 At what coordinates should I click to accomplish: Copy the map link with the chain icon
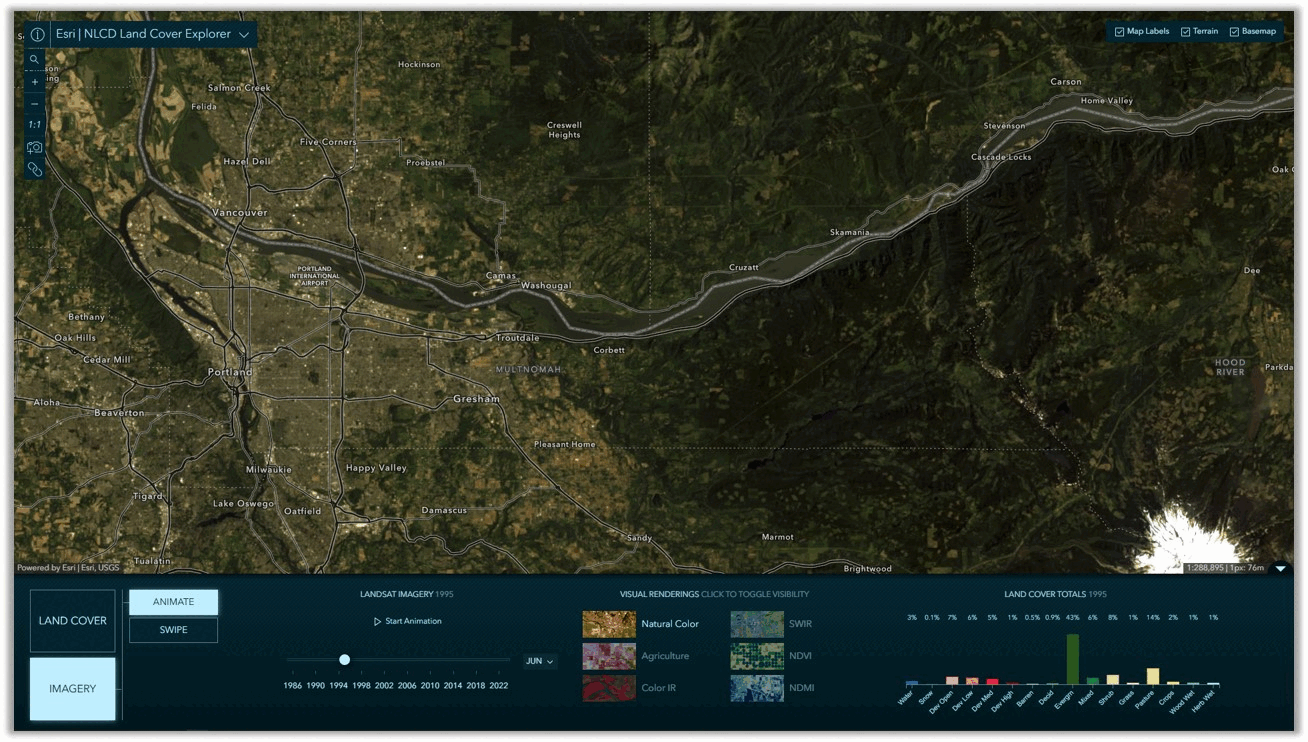(x=35, y=169)
